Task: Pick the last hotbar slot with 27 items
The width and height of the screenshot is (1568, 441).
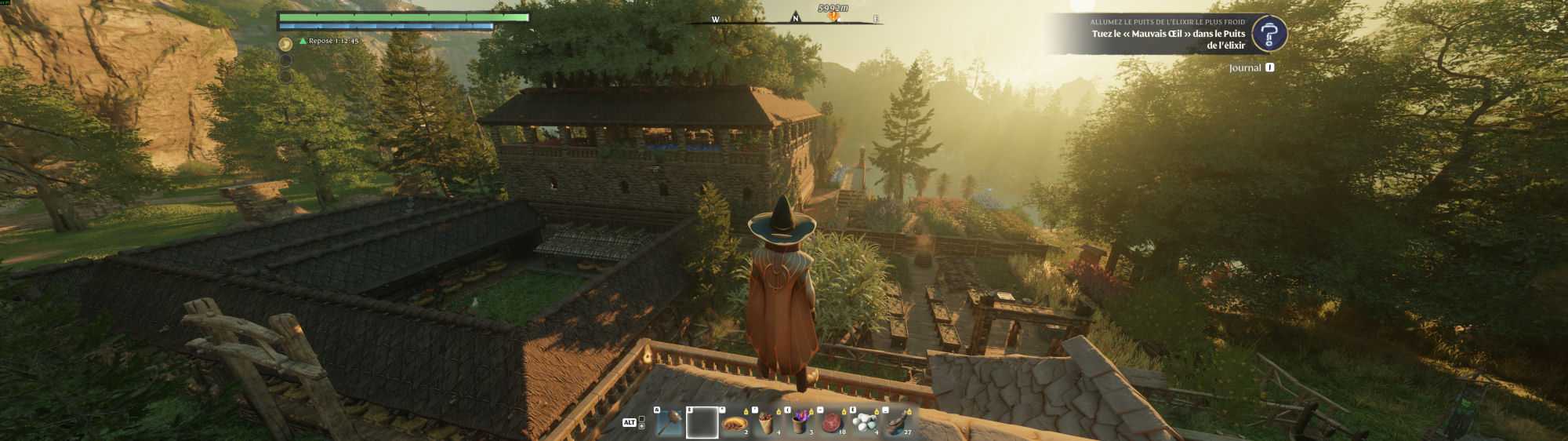Action: (898, 424)
